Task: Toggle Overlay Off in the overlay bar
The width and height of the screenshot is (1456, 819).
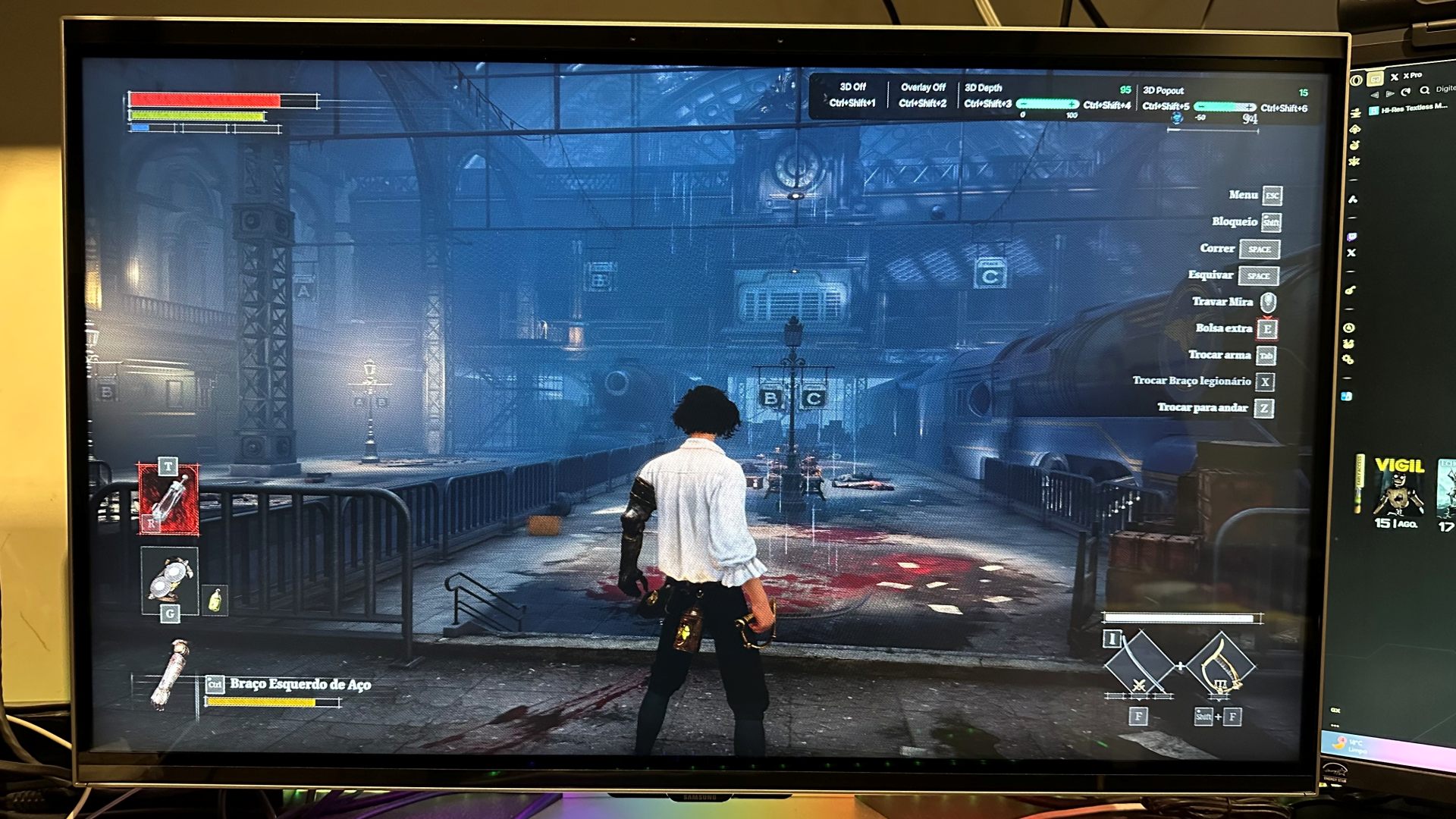Action: (x=923, y=95)
